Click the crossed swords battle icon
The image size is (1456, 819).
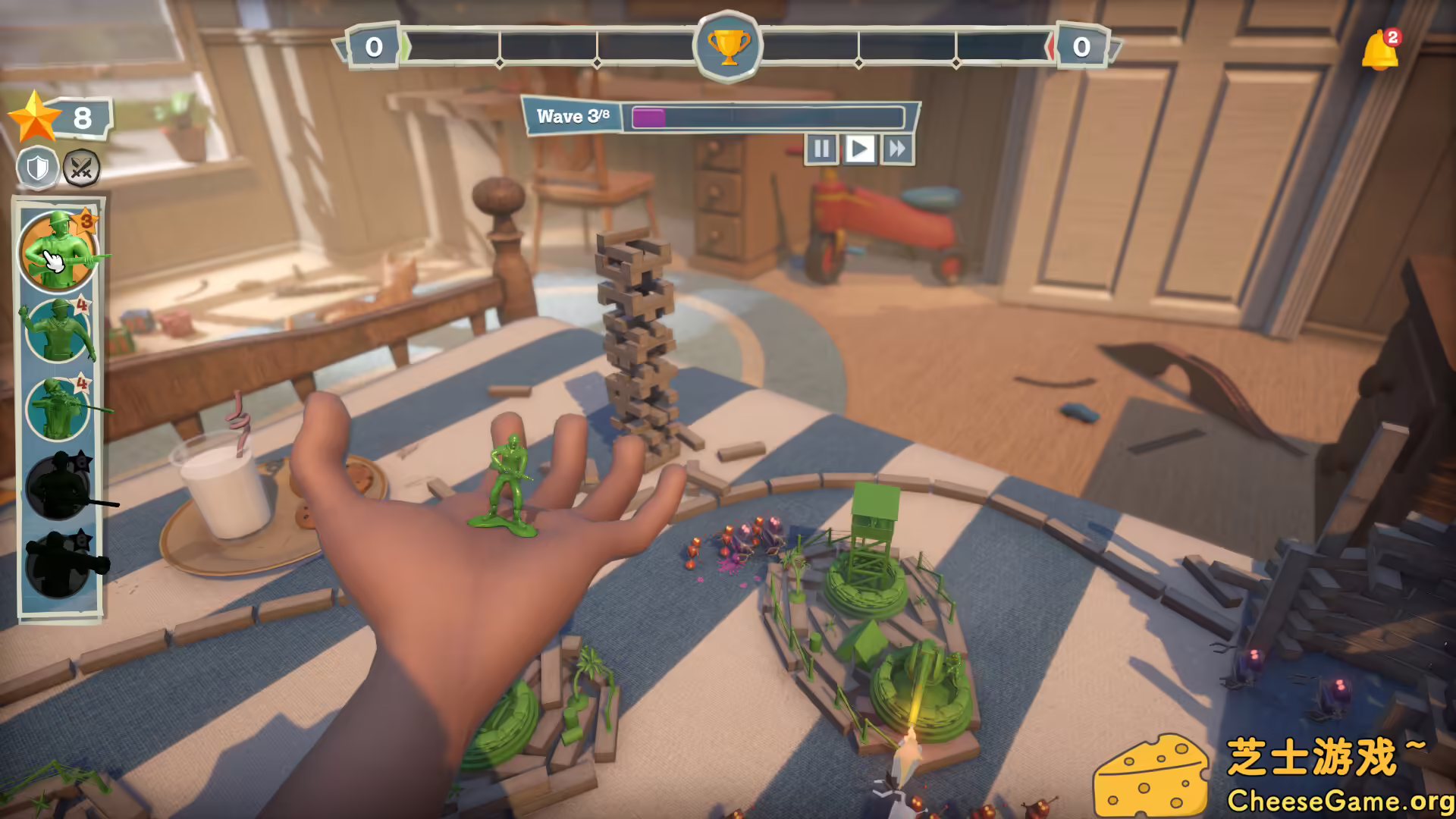(x=82, y=168)
